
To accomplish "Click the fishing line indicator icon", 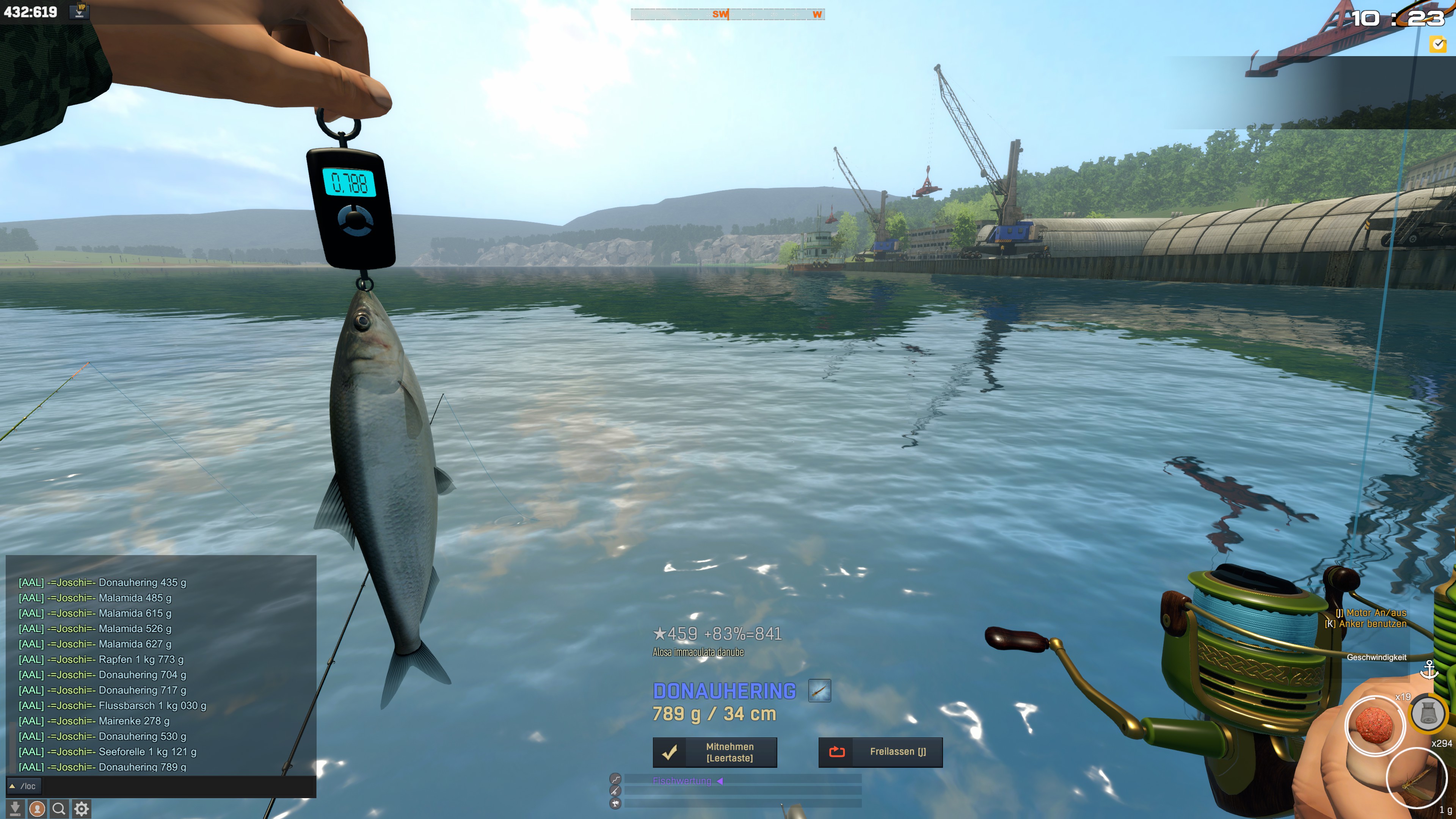I will coord(615,780).
